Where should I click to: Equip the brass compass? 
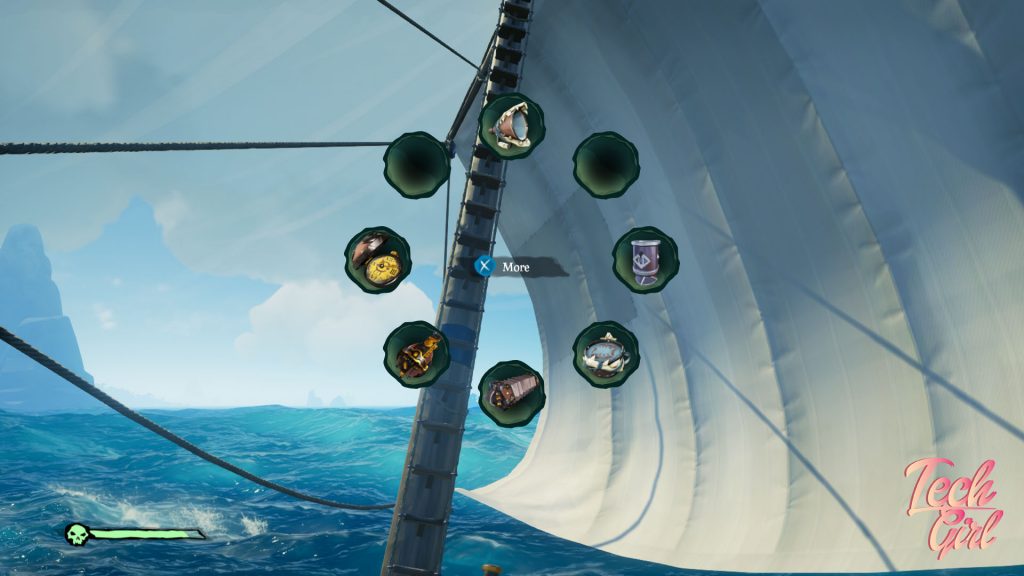378,260
